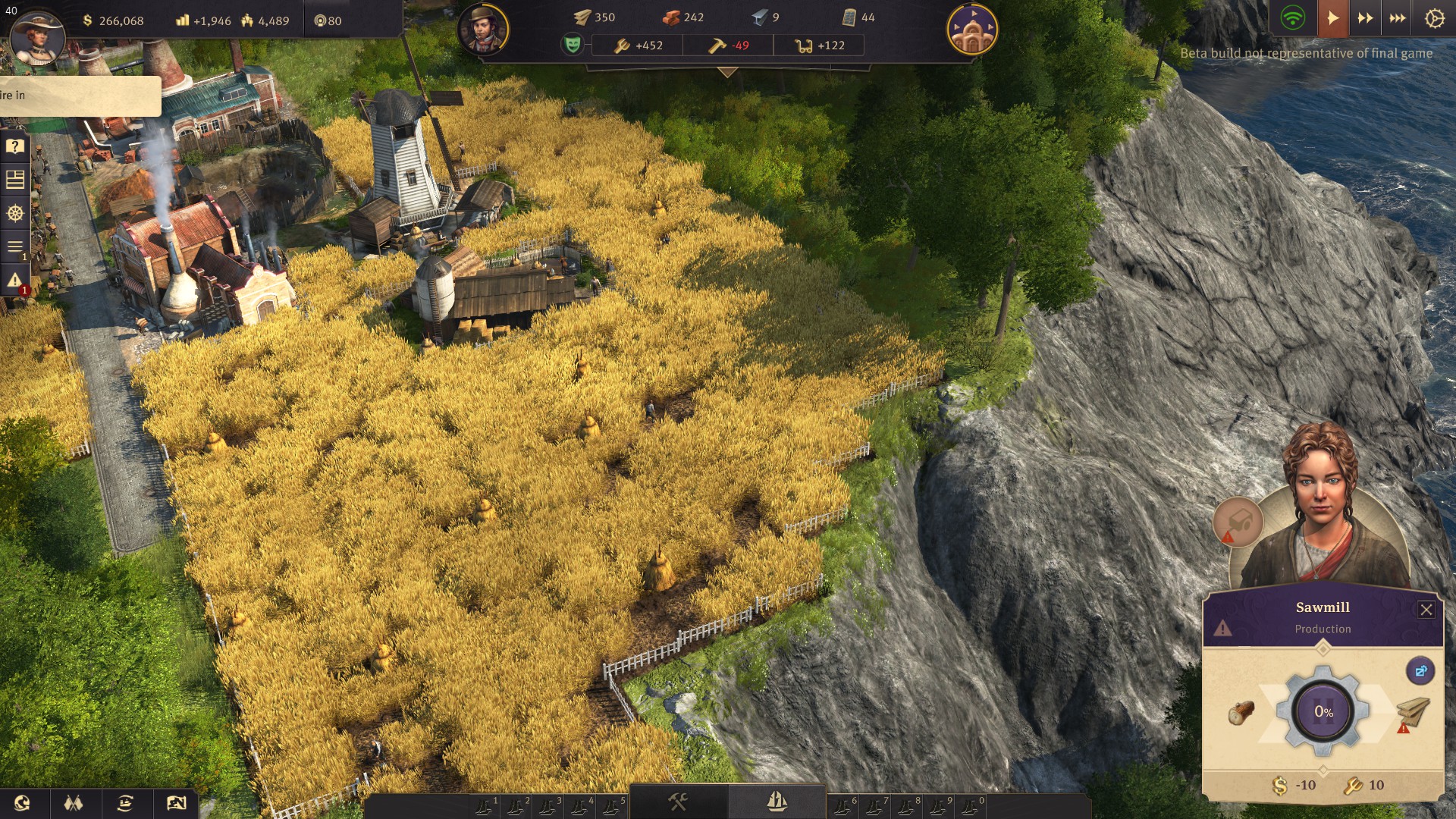This screenshot has width=1456, height=819.
Task: Open the three-line list menu
Action: 15,246
